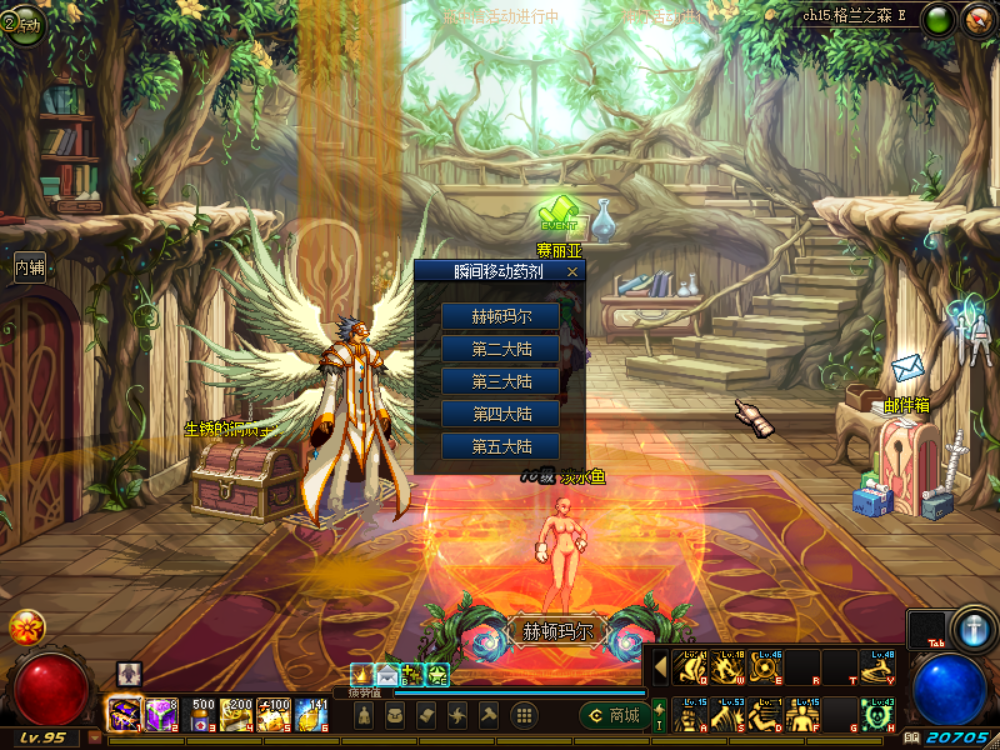Use the consumable with 141 count

(312, 714)
